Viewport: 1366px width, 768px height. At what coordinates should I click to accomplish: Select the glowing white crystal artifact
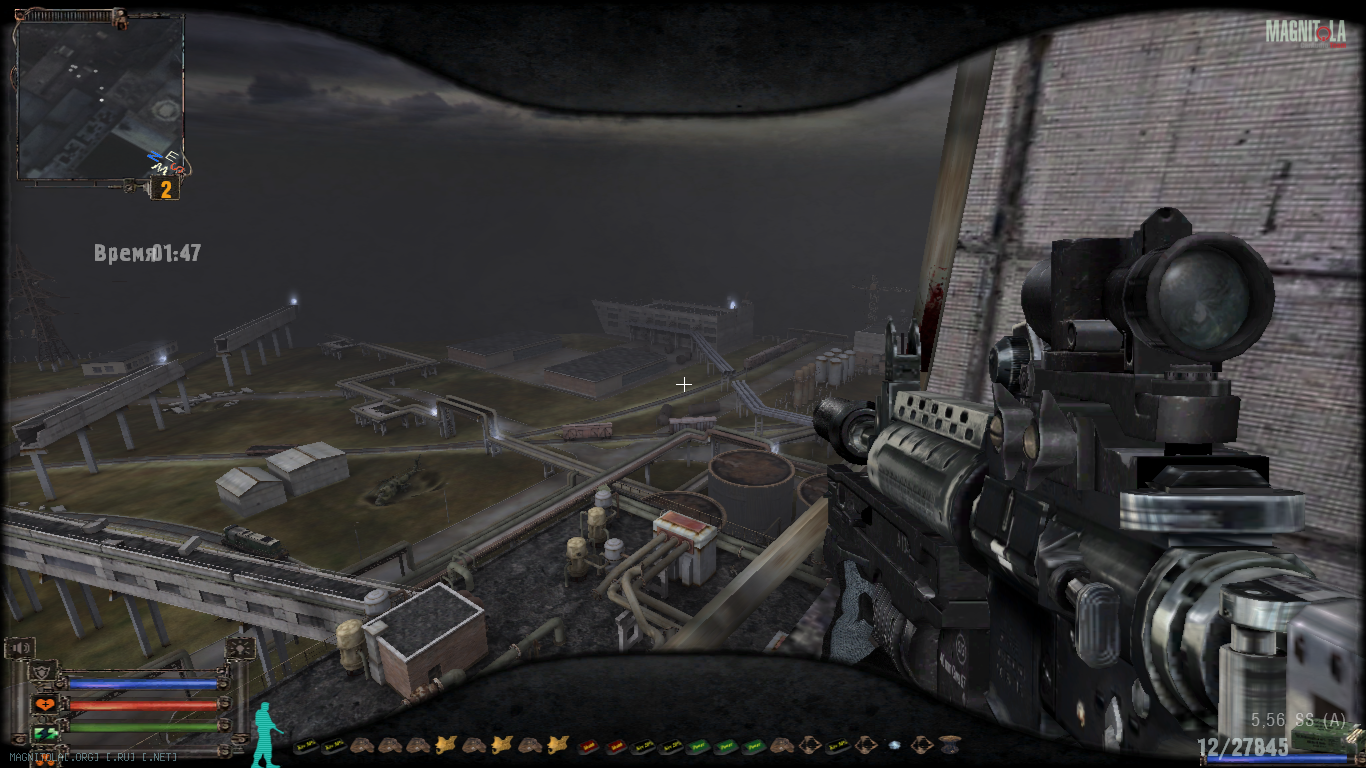click(894, 745)
